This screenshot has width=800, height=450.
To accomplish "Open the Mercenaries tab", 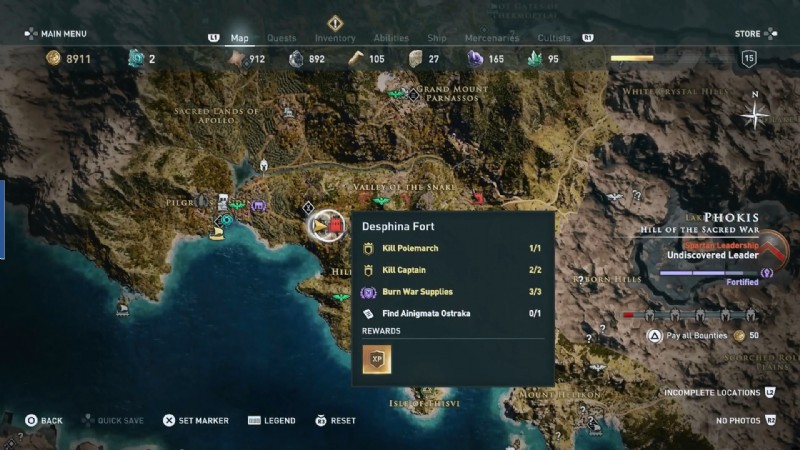I will [x=492, y=38].
